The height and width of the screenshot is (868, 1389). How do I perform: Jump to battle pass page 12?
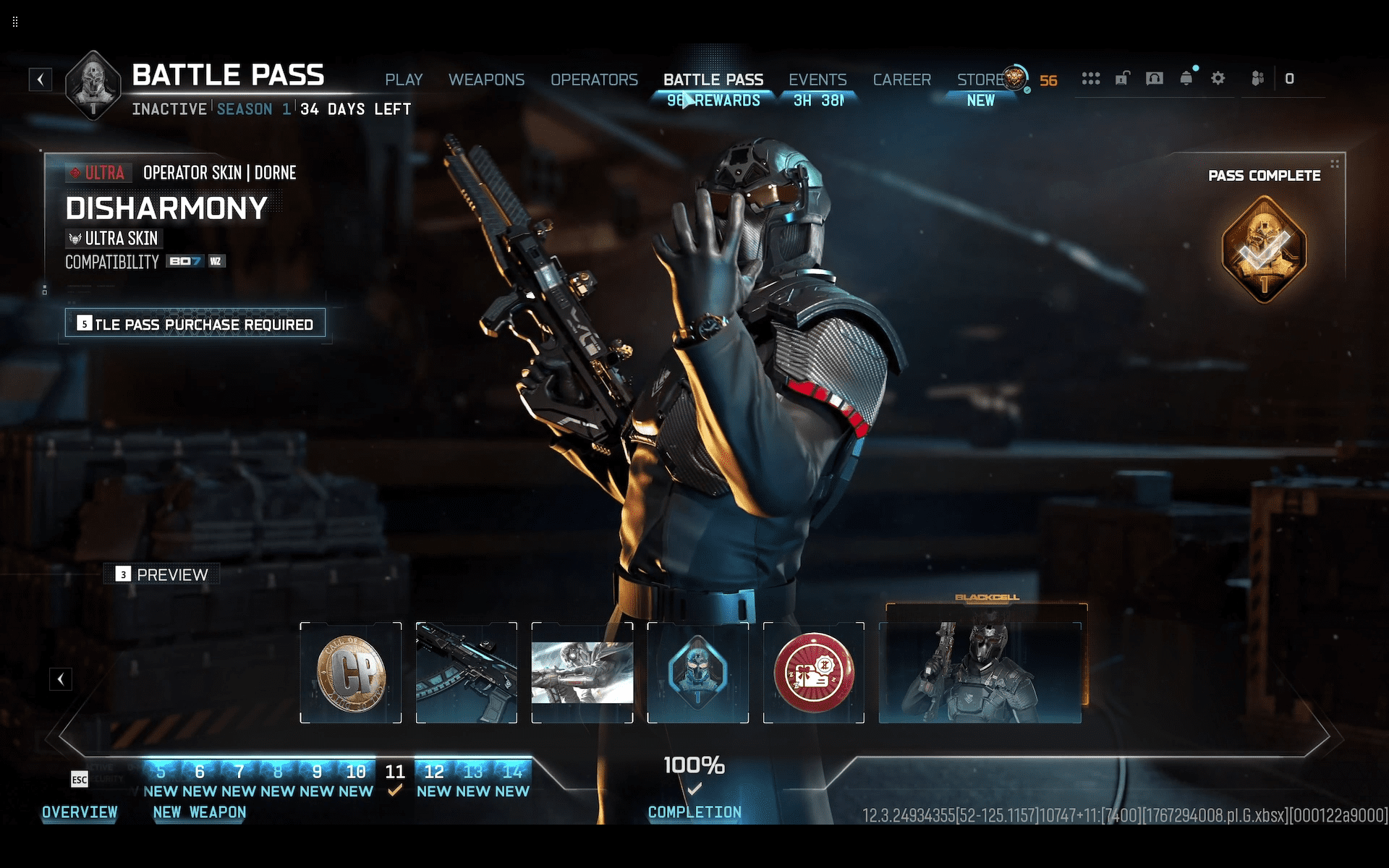point(434,772)
